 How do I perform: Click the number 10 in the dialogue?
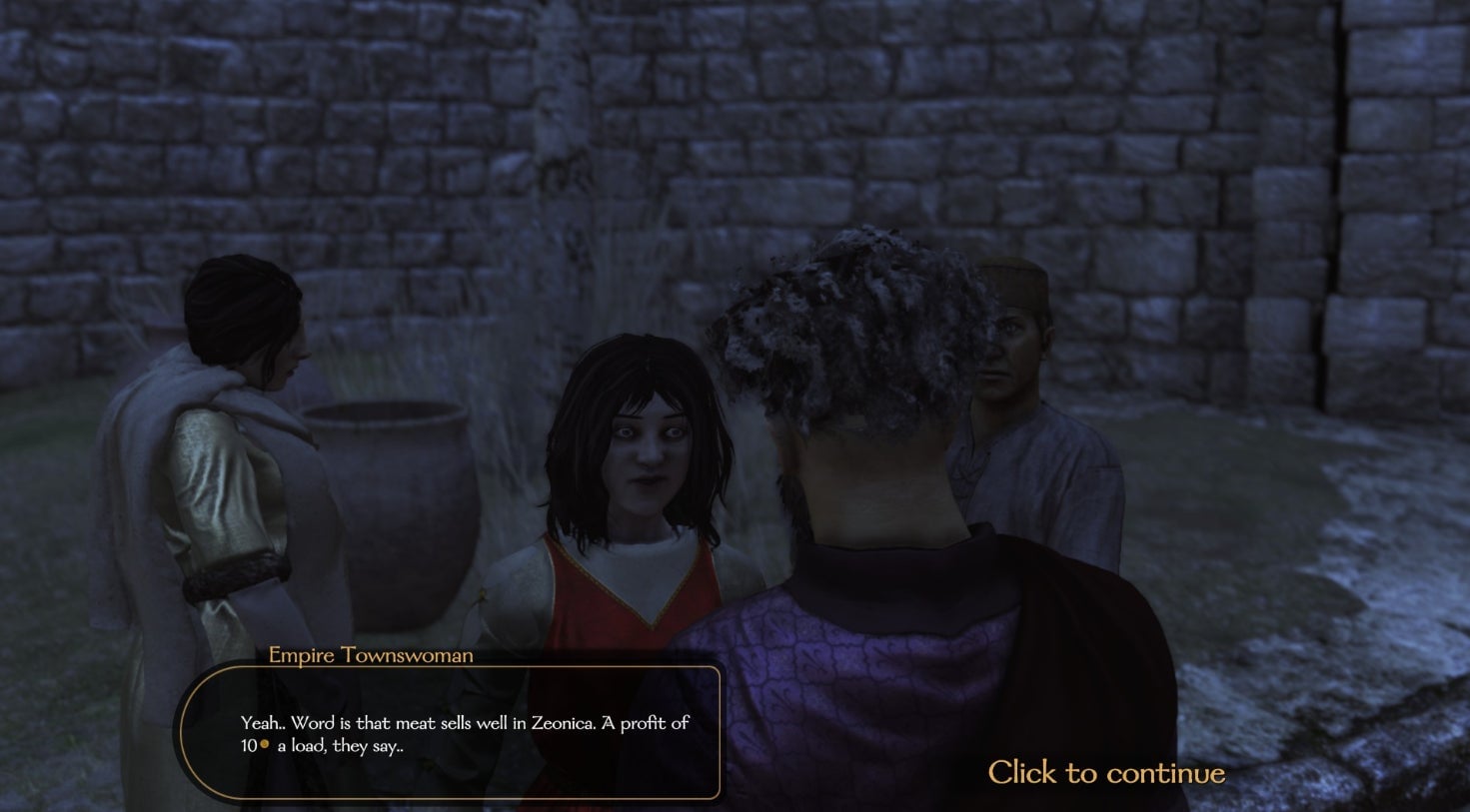point(247,747)
